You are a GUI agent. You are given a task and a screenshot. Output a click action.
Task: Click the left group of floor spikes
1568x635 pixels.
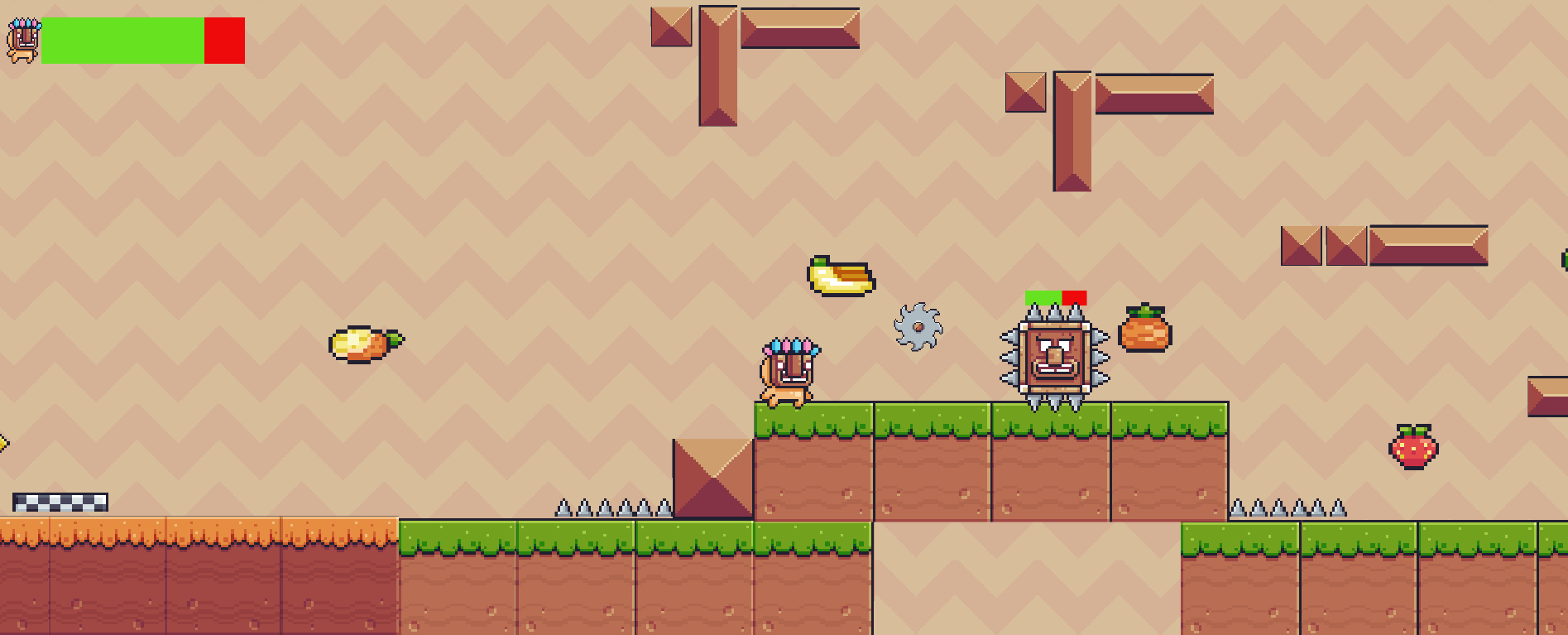[x=612, y=508]
